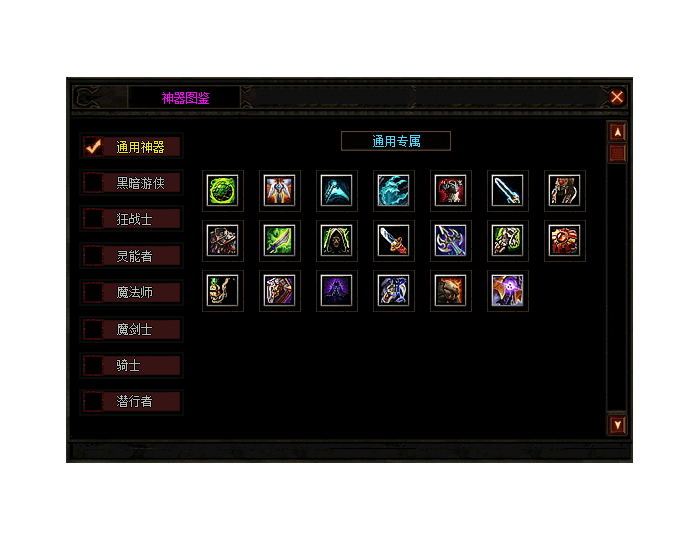Pick the purple shadowy figure artifact
700x540 pixels.
tap(337, 290)
